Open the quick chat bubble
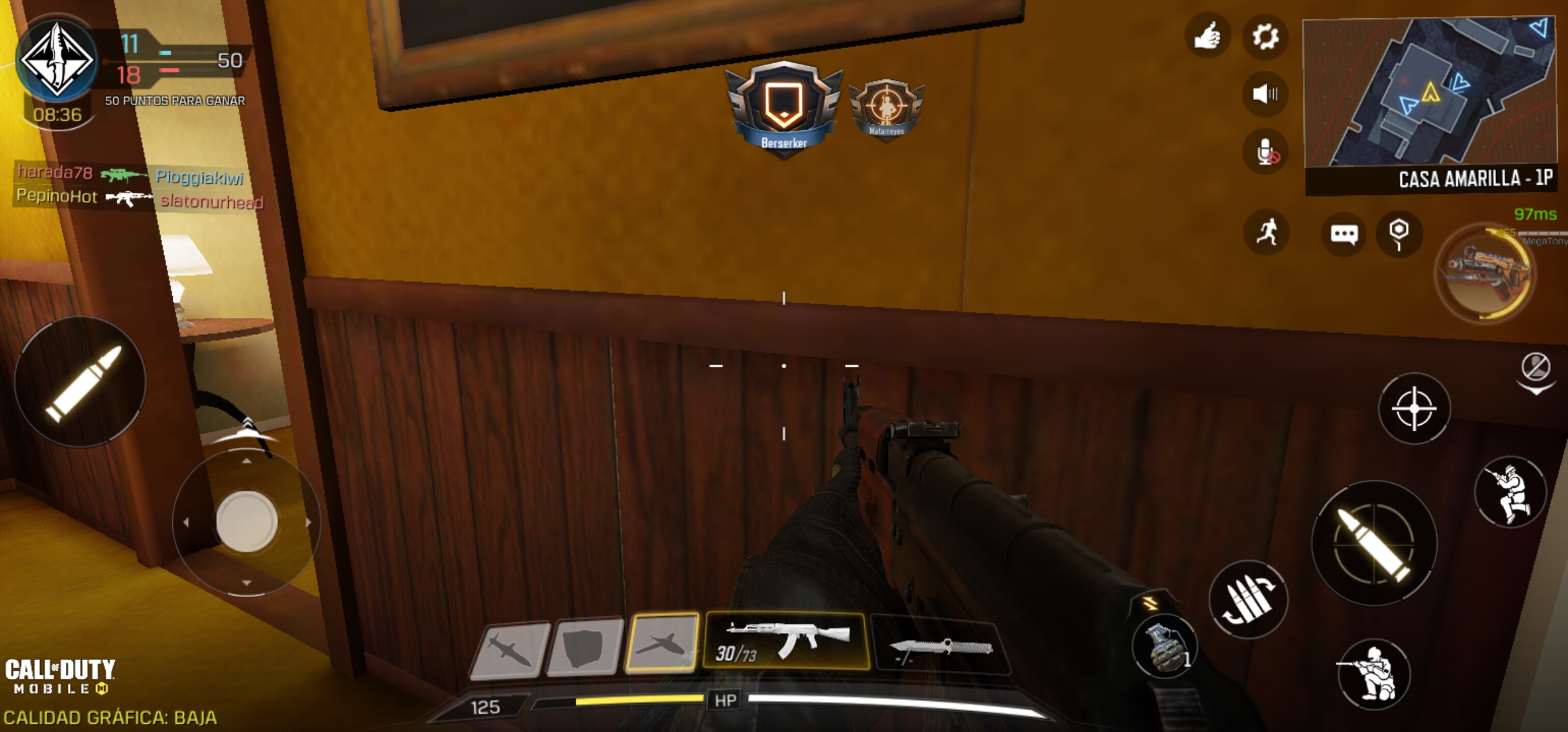The image size is (1568, 732). (x=1344, y=235)
